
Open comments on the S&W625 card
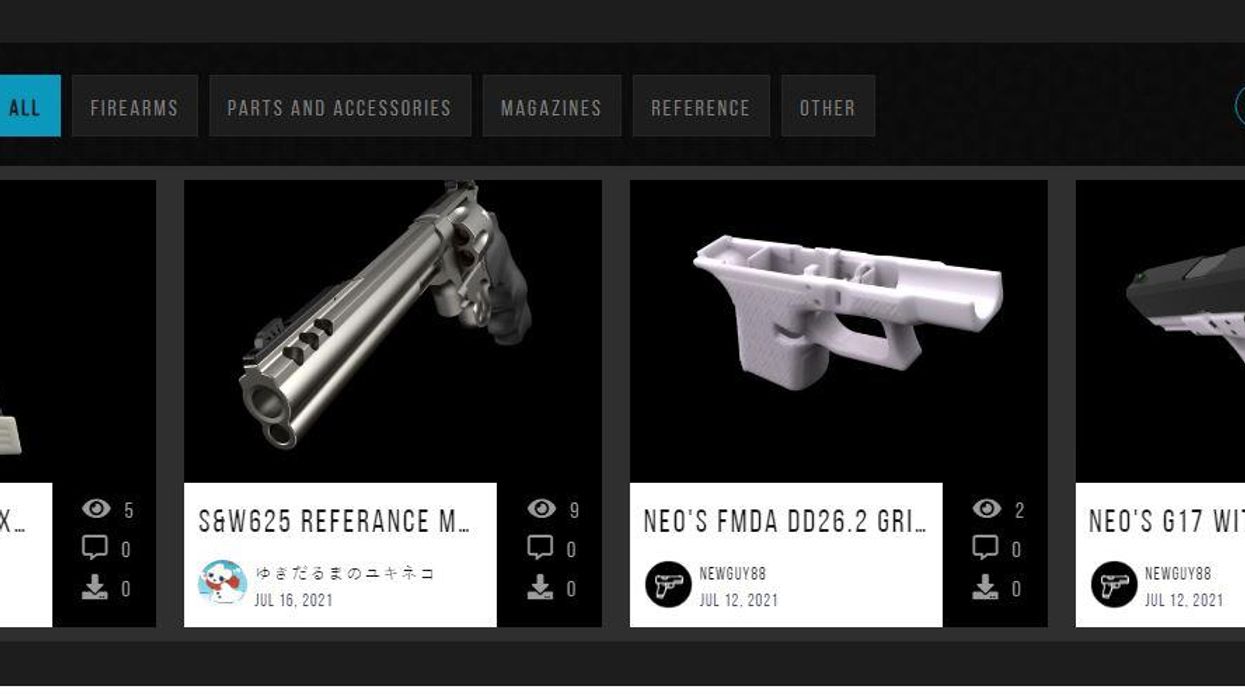click(540, 548)
